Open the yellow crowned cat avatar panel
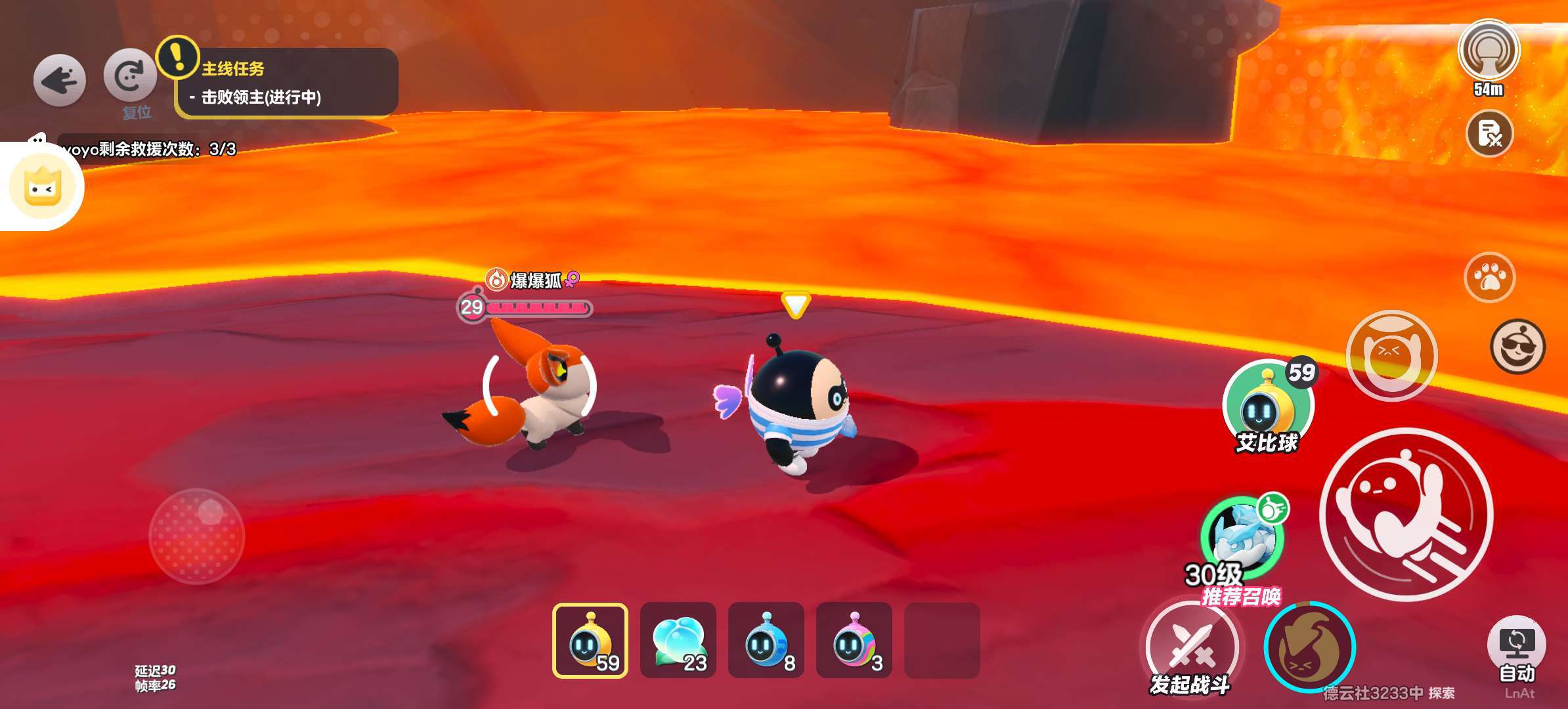This screenshot has width=1568, height=709. point(43,186)
